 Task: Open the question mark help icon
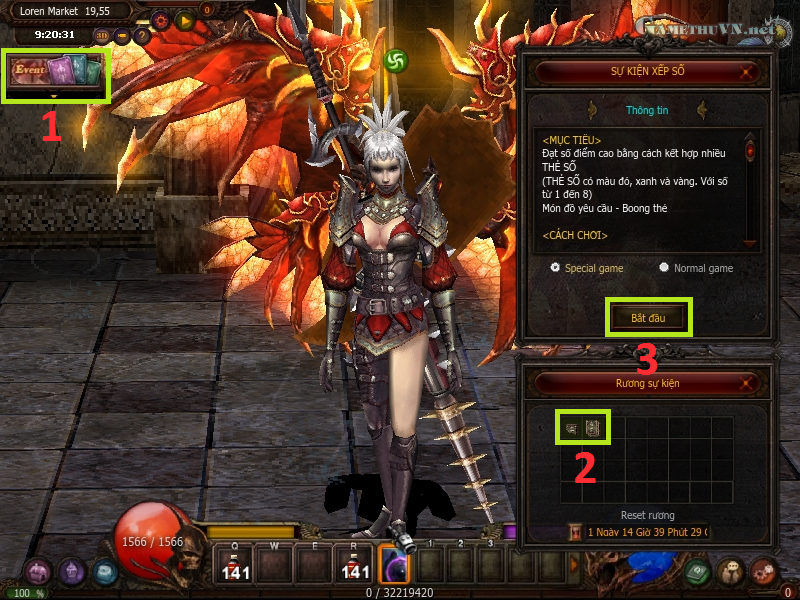coord(142,36)
